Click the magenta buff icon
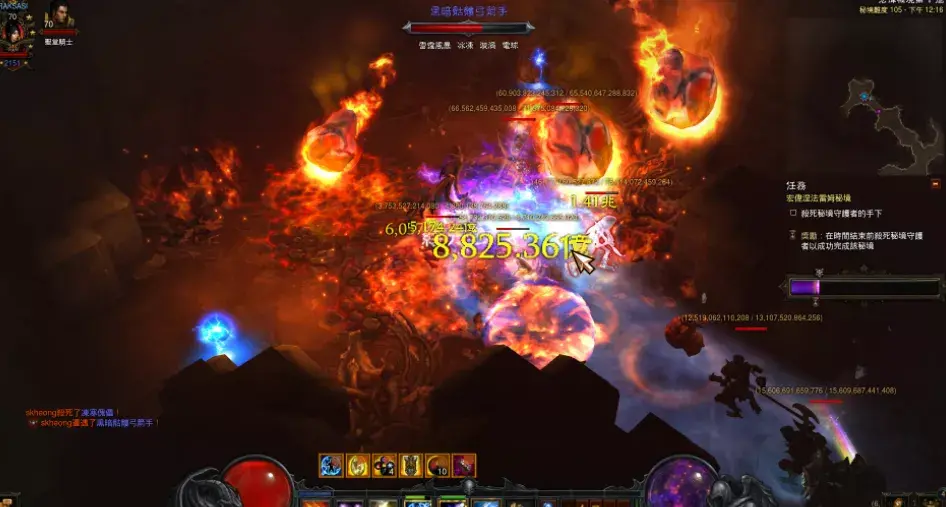Viewport: 946px width, 507px height. [x=464, y=465]
